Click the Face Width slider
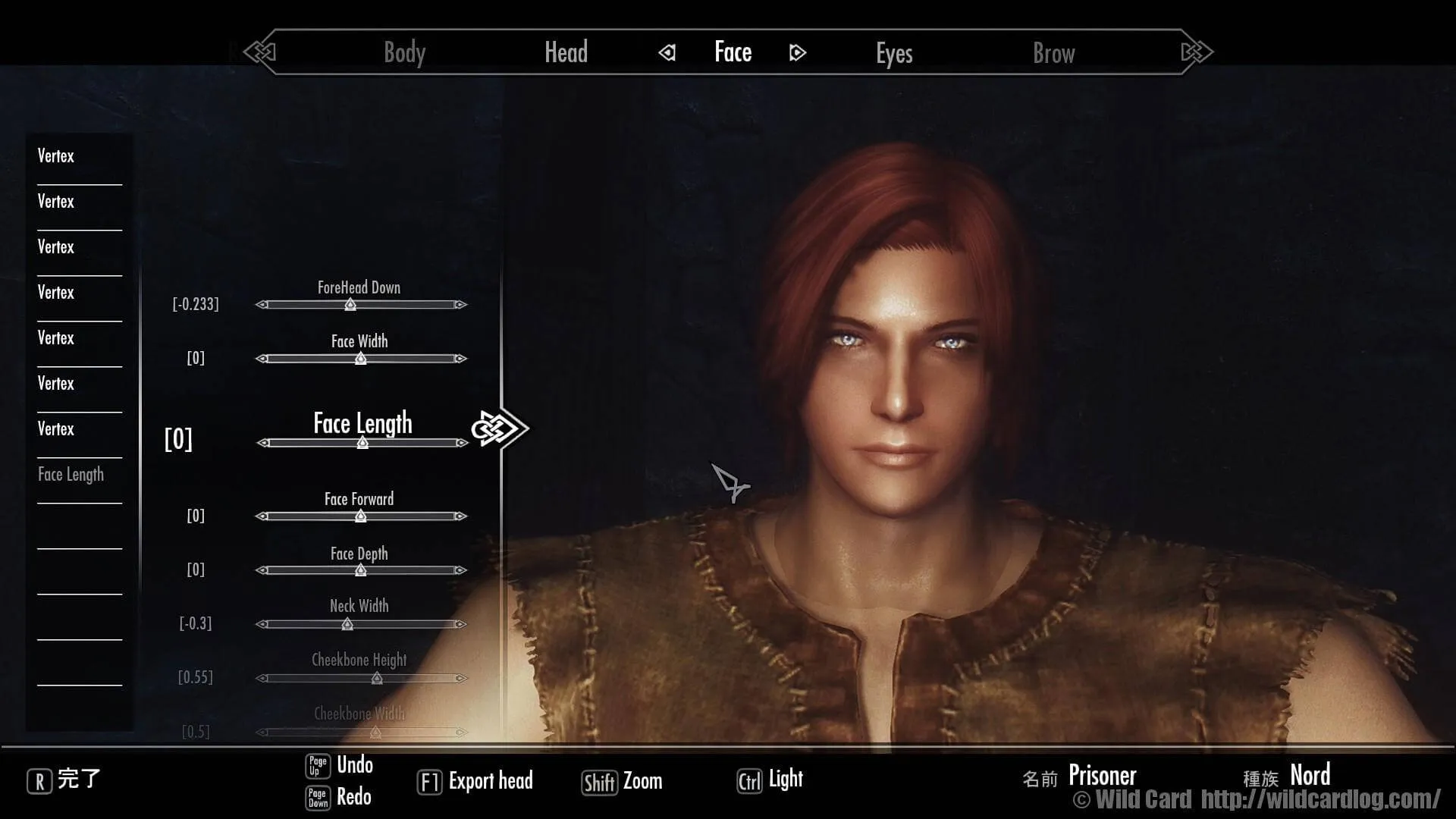The width and height of the screenshot is (1456, 819). 361,359
